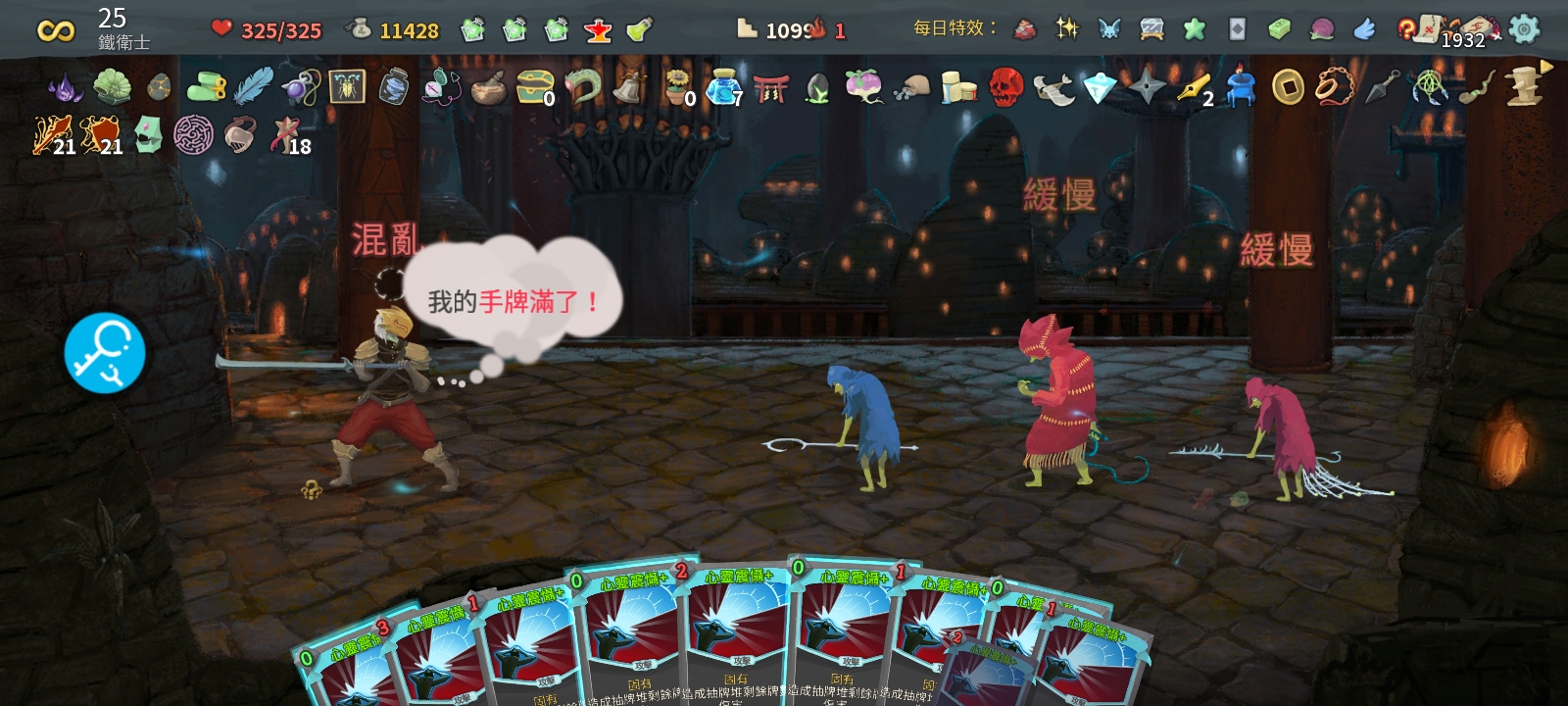
Task: Tap the blue key tool button
Action: coord(105,353)
